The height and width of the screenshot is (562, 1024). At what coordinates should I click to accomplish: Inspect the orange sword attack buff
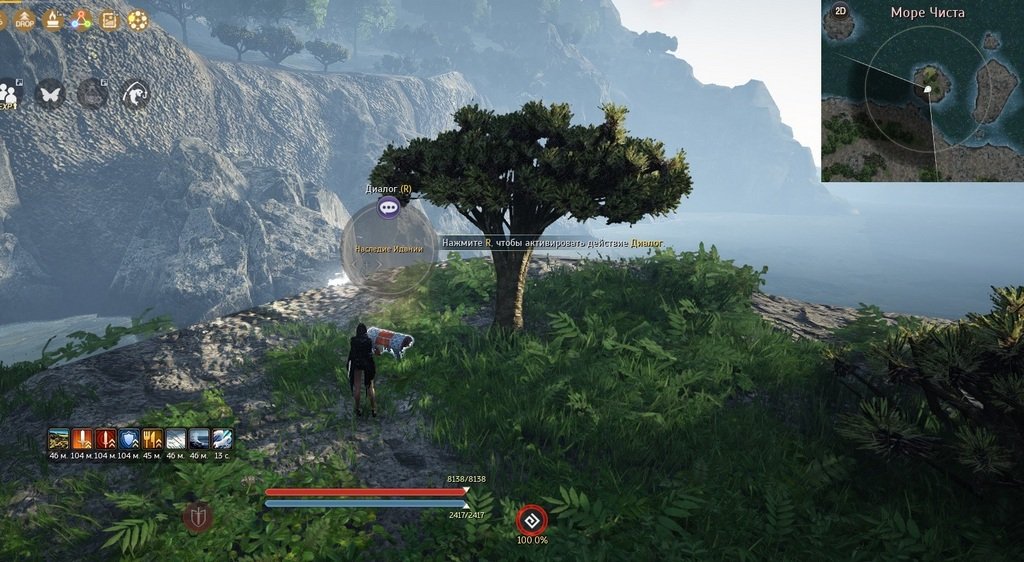82,439
